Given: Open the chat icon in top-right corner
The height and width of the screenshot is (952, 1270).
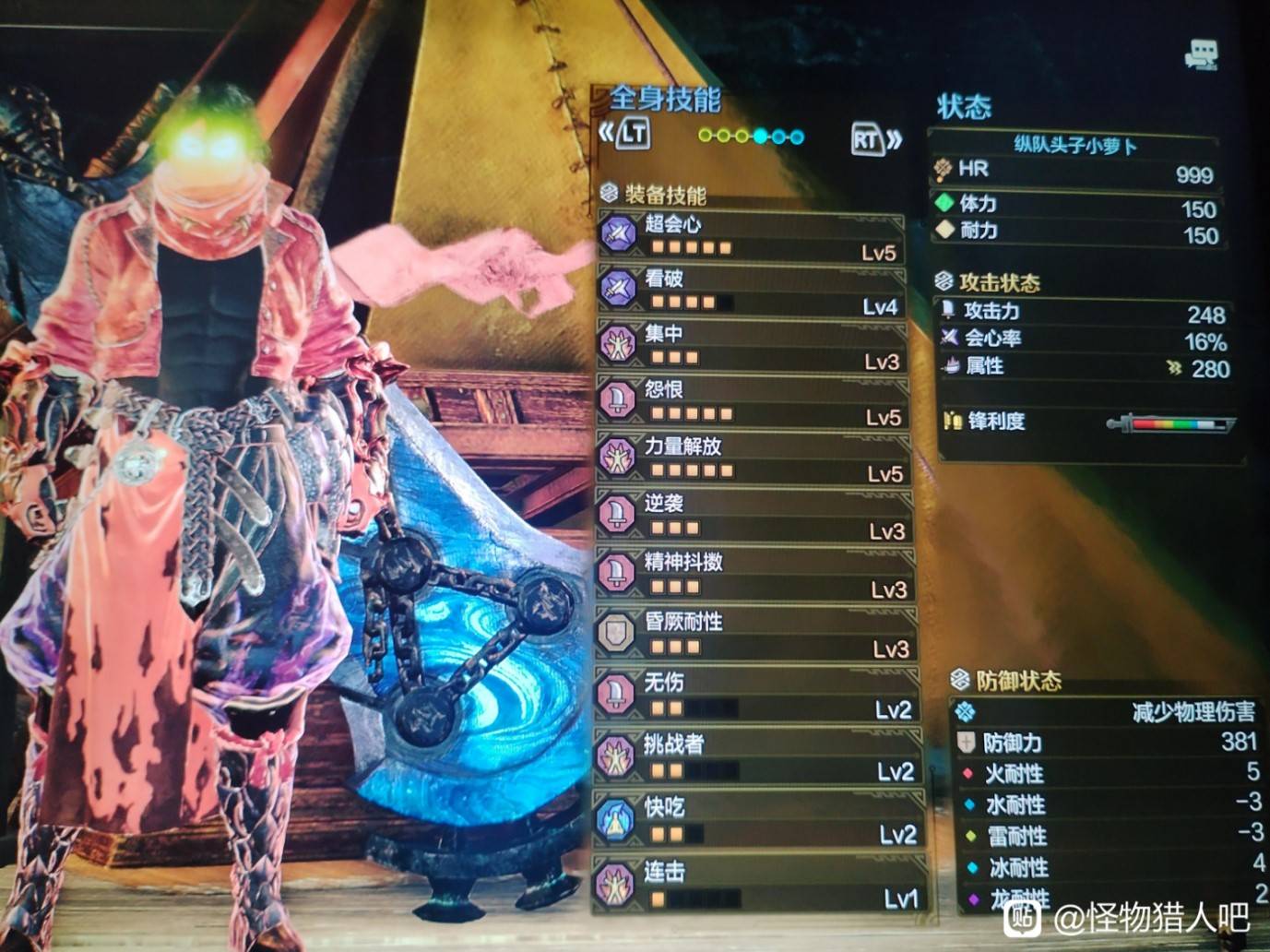Looking at the screenshot, I should (x=1201, y=55).
